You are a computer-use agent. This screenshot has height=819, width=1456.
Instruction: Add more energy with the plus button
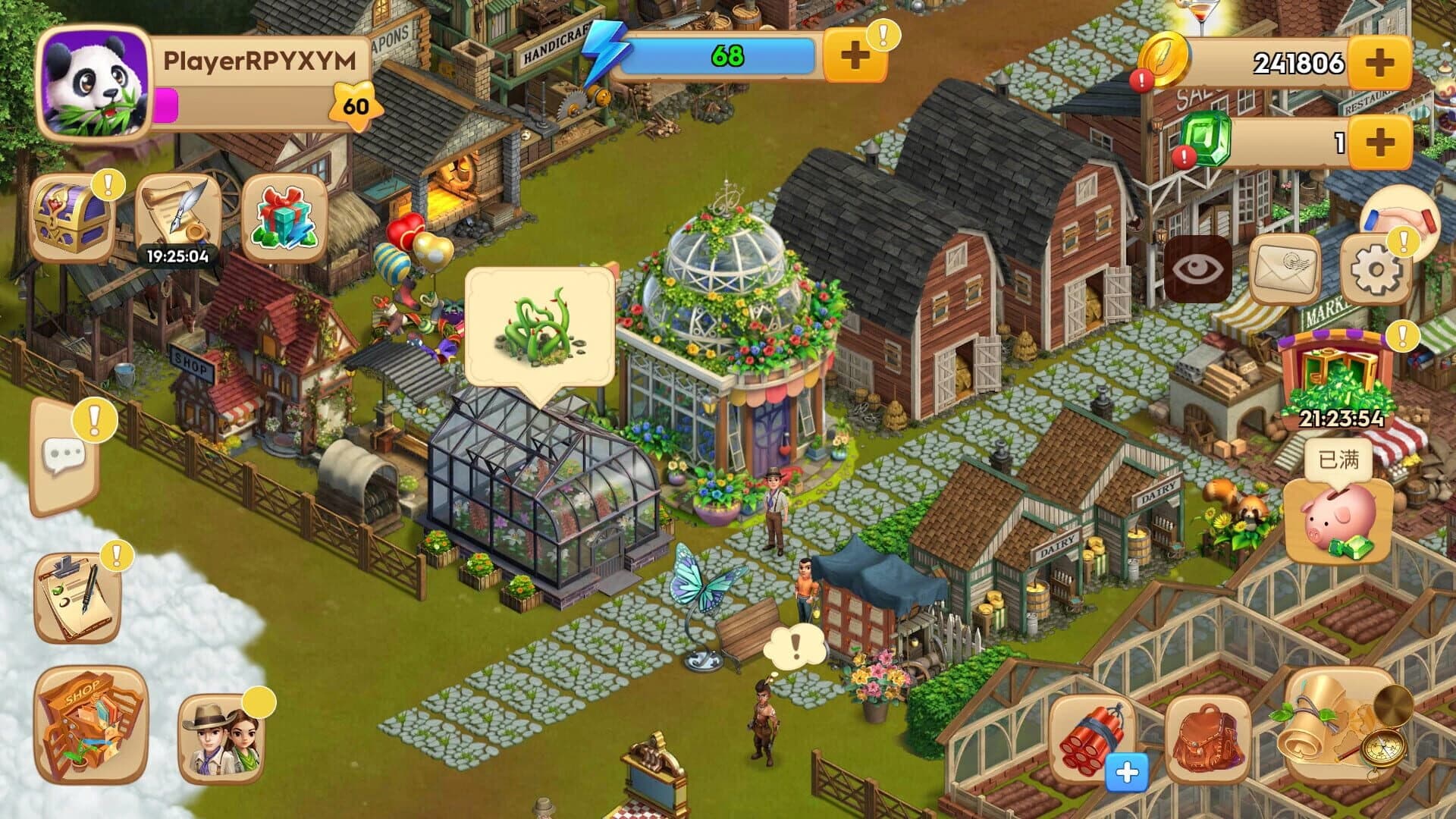(x=855, y=53)
